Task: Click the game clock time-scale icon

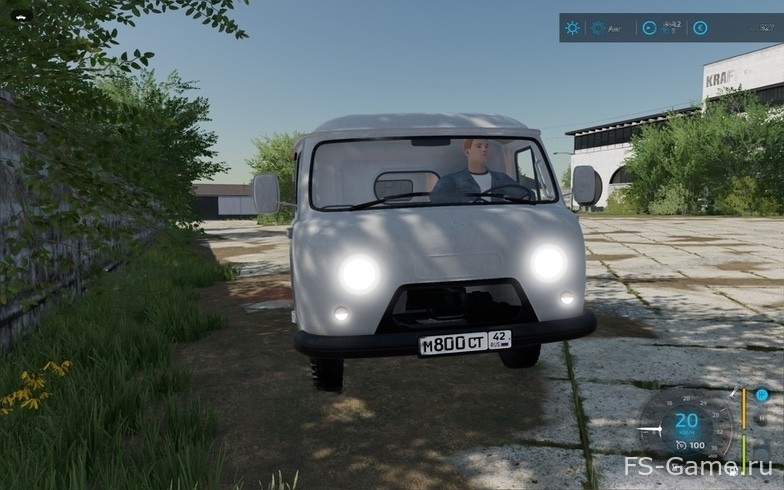Action: pos(650,28)
